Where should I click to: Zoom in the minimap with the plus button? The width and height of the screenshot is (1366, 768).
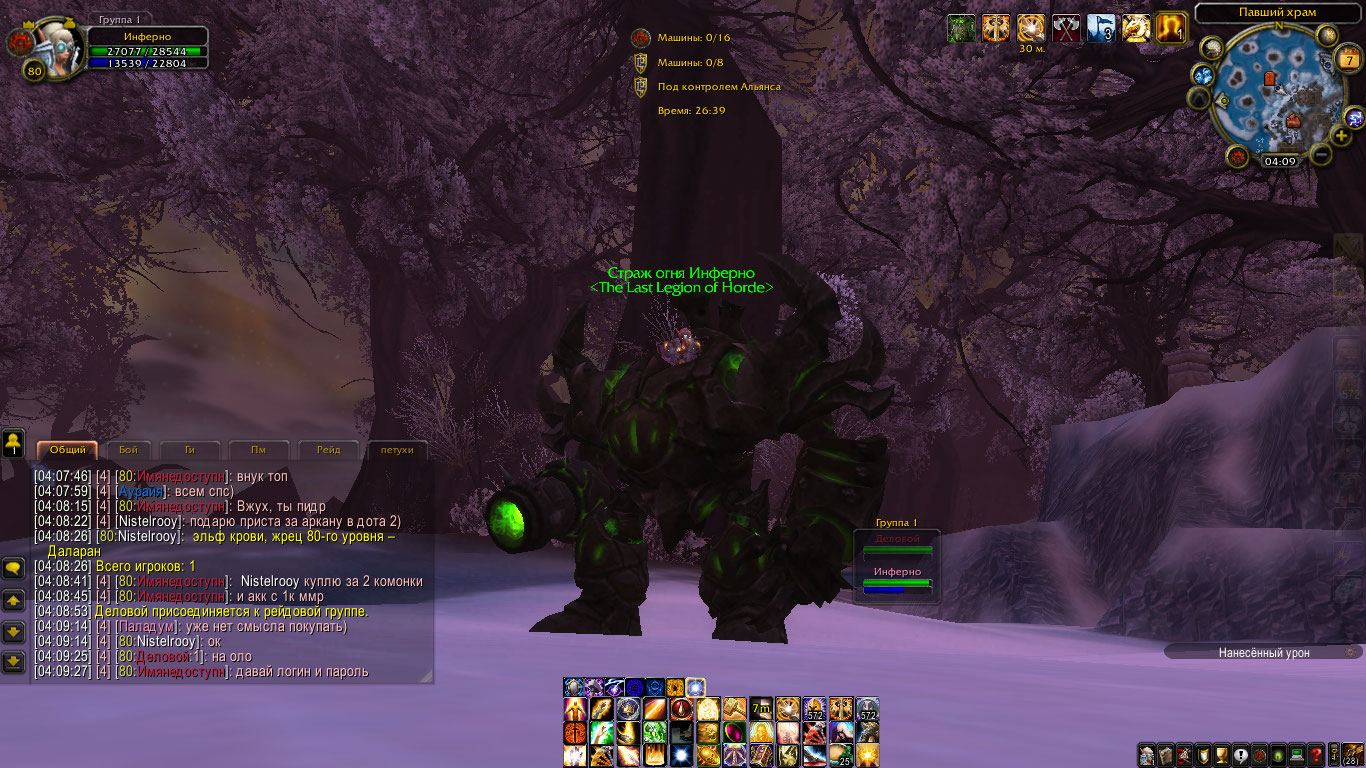(1341, 136)
